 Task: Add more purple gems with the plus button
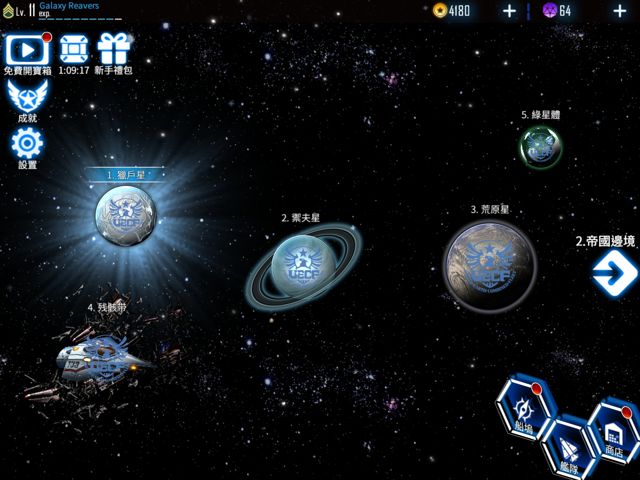(619, 11)
